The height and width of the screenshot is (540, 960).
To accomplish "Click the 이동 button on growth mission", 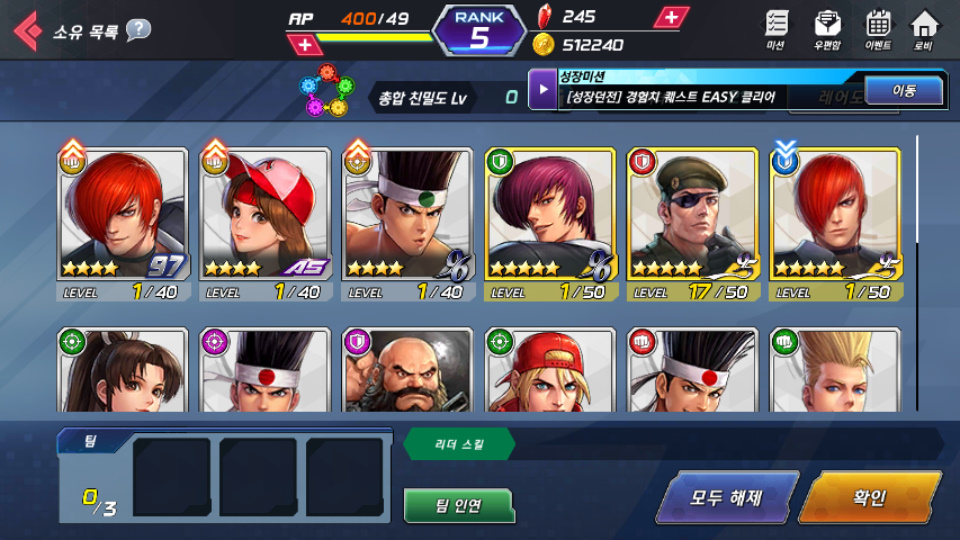I will (903, 91).
